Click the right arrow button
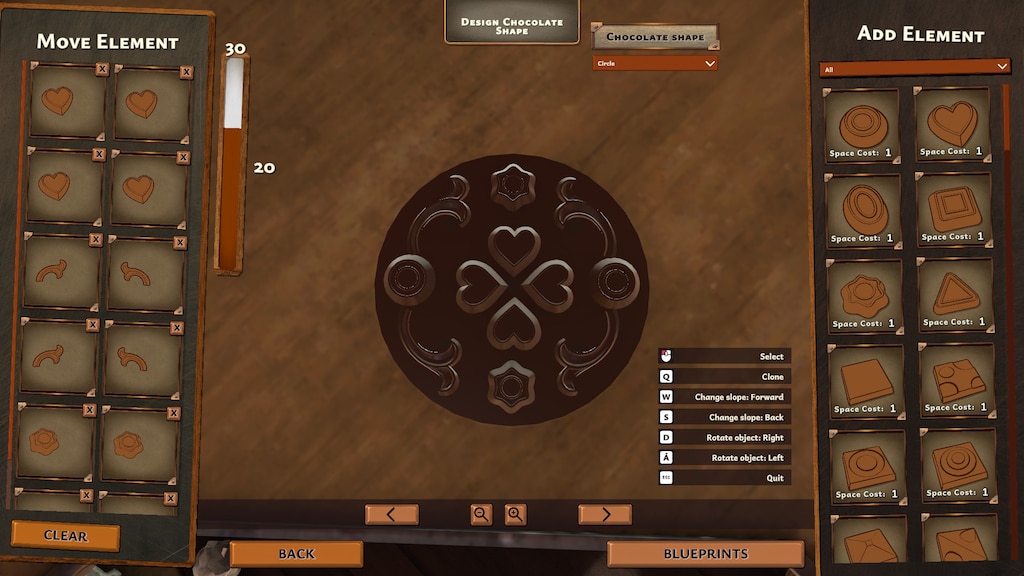 [x=604, y=515]
